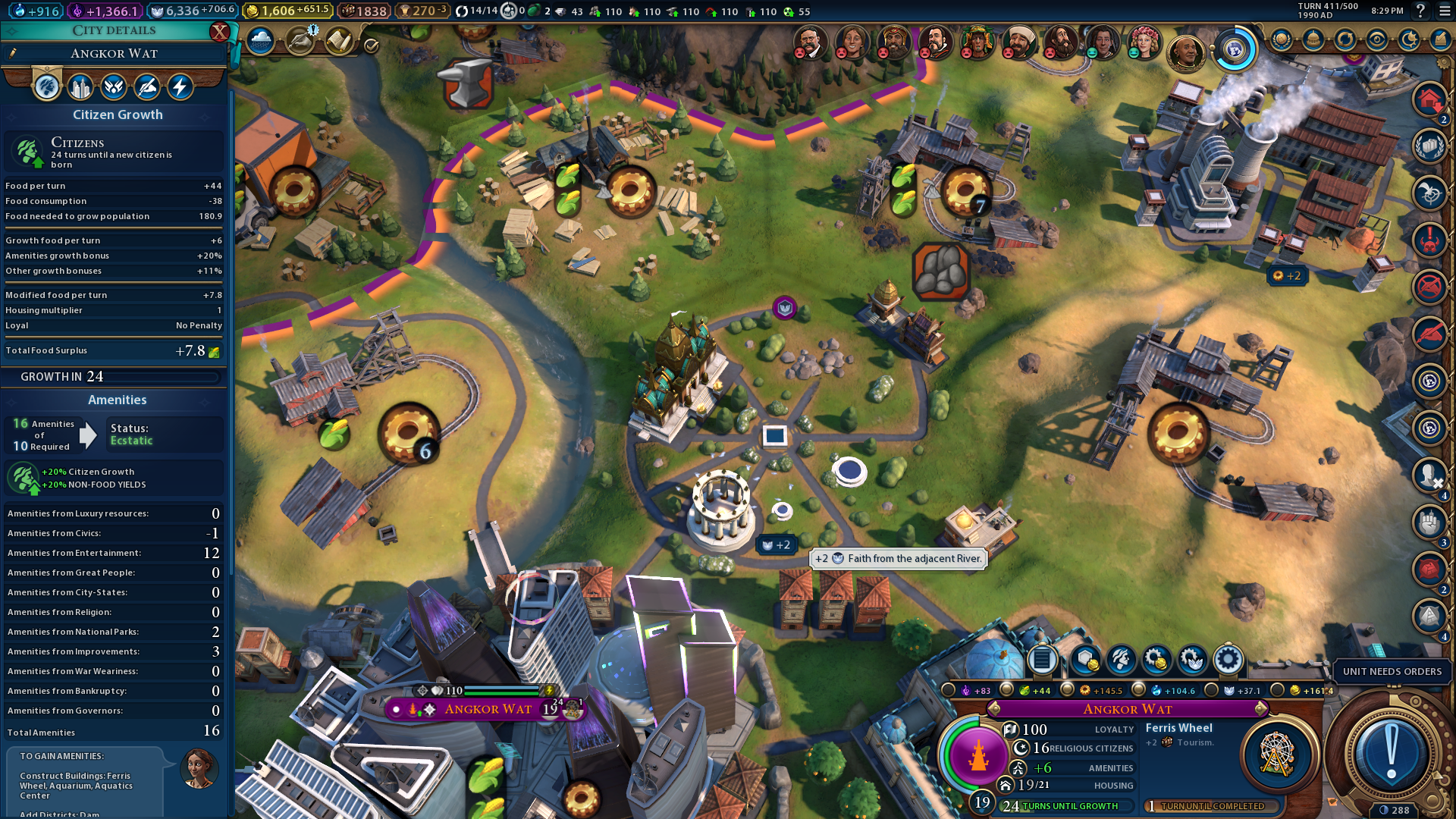Select the flower-crowned leader portrait
The width and height of the screenshot is (1456, 819).
1143,42
